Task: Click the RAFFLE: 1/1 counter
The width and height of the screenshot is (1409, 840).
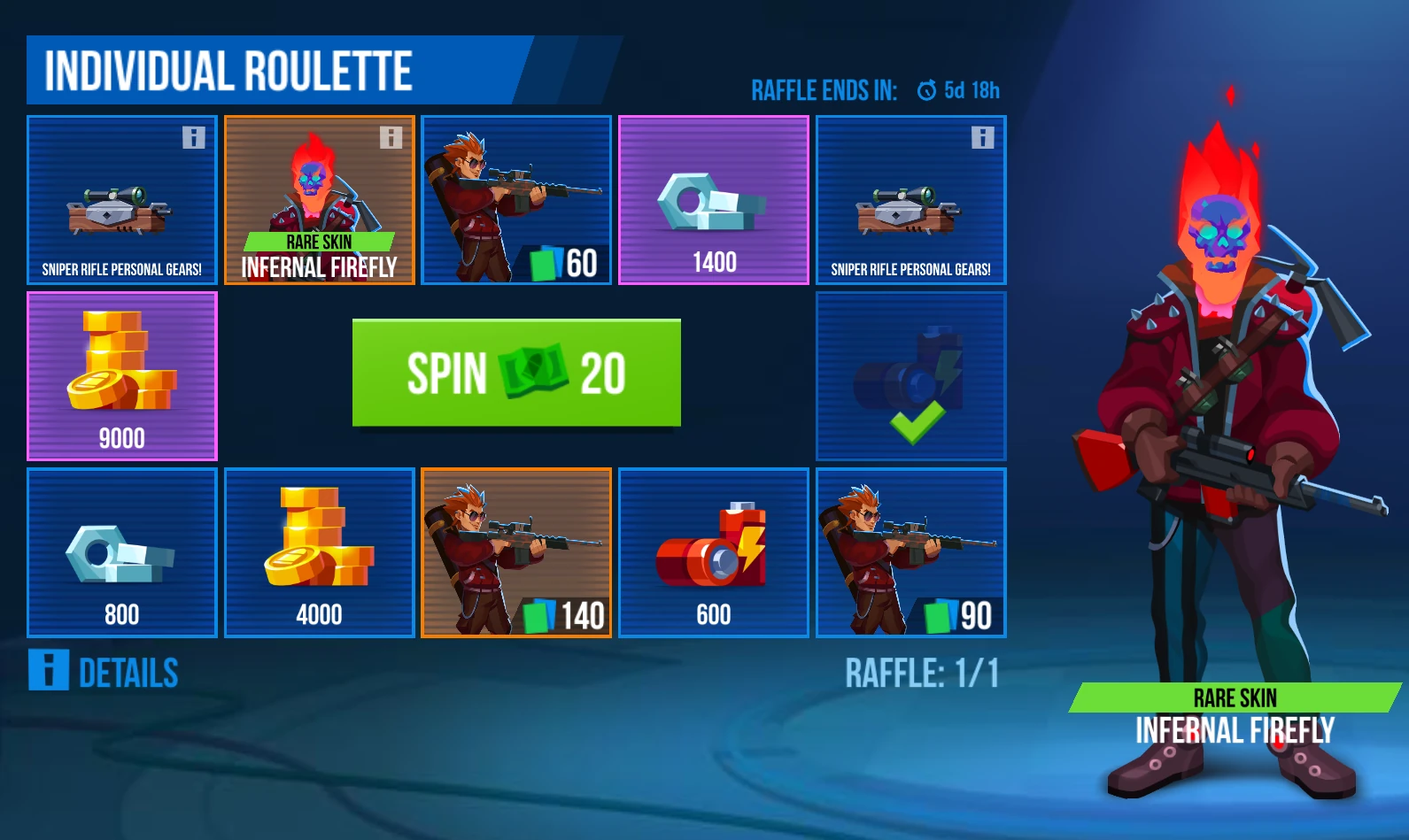Action: pyautogui.click(x=924, y=673)
